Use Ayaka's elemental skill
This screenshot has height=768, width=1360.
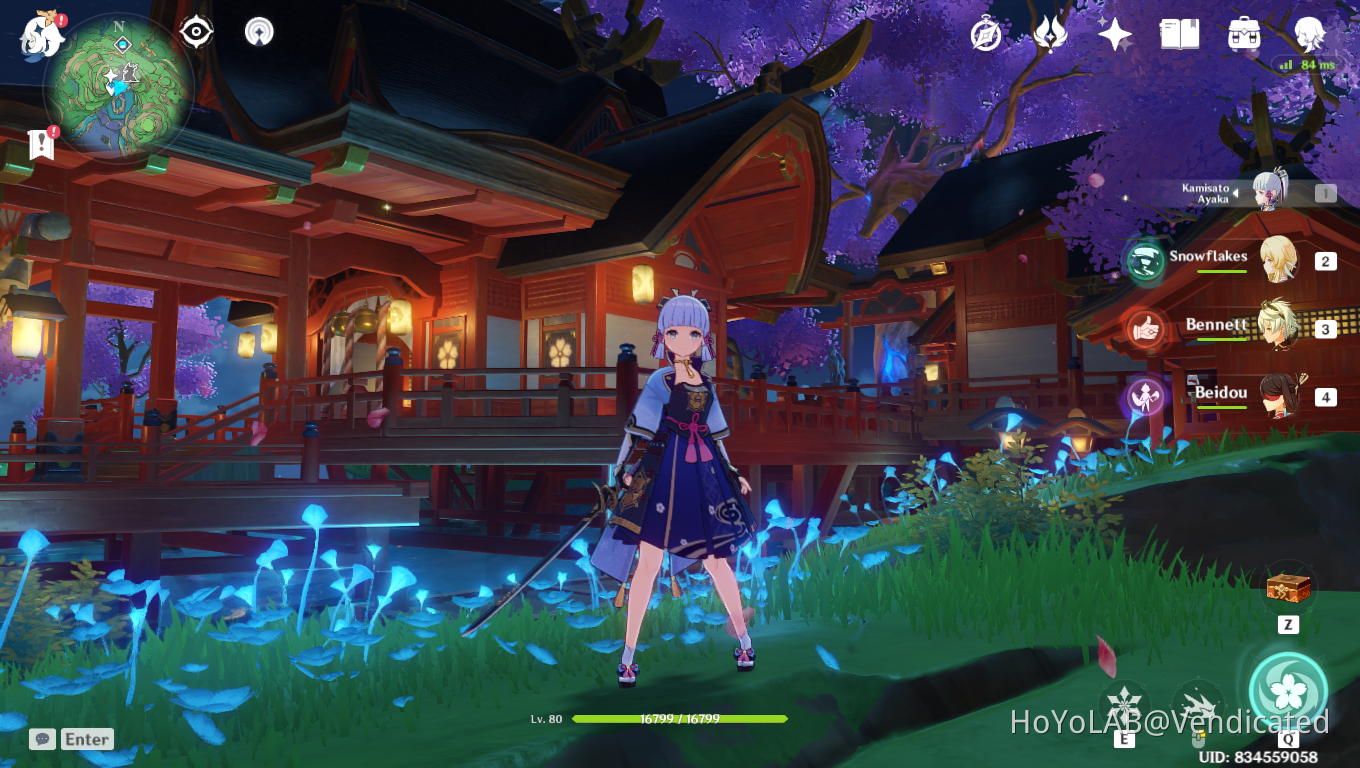[x=1125, y=703]
